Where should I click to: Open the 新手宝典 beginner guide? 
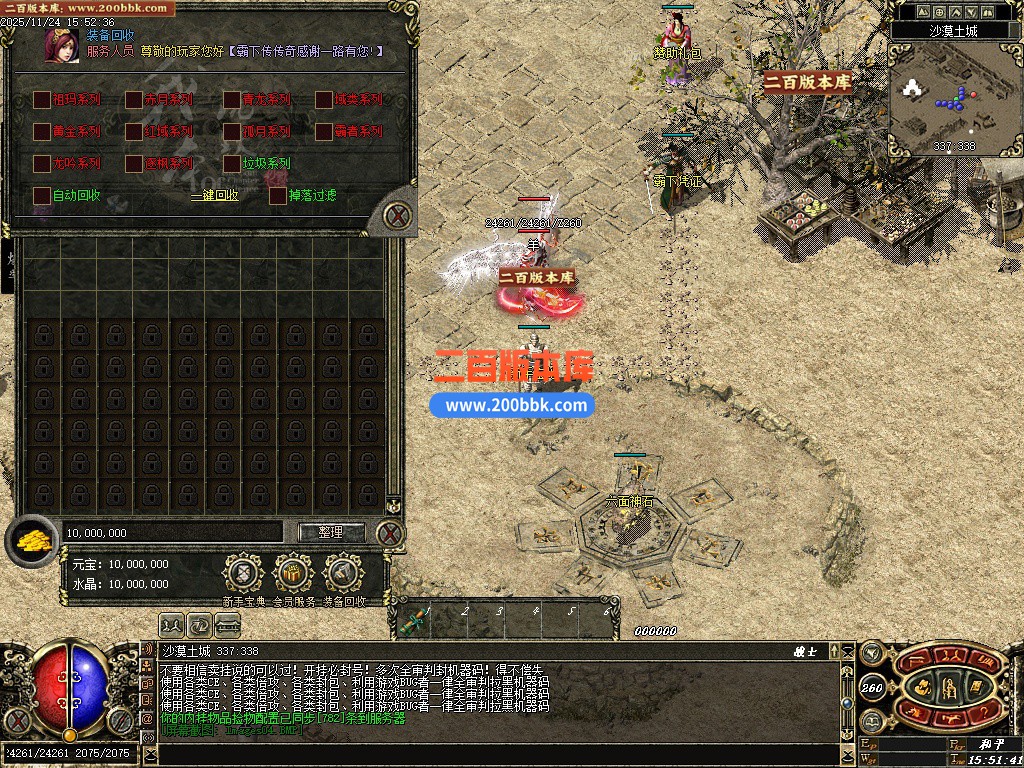coord(243,574)
